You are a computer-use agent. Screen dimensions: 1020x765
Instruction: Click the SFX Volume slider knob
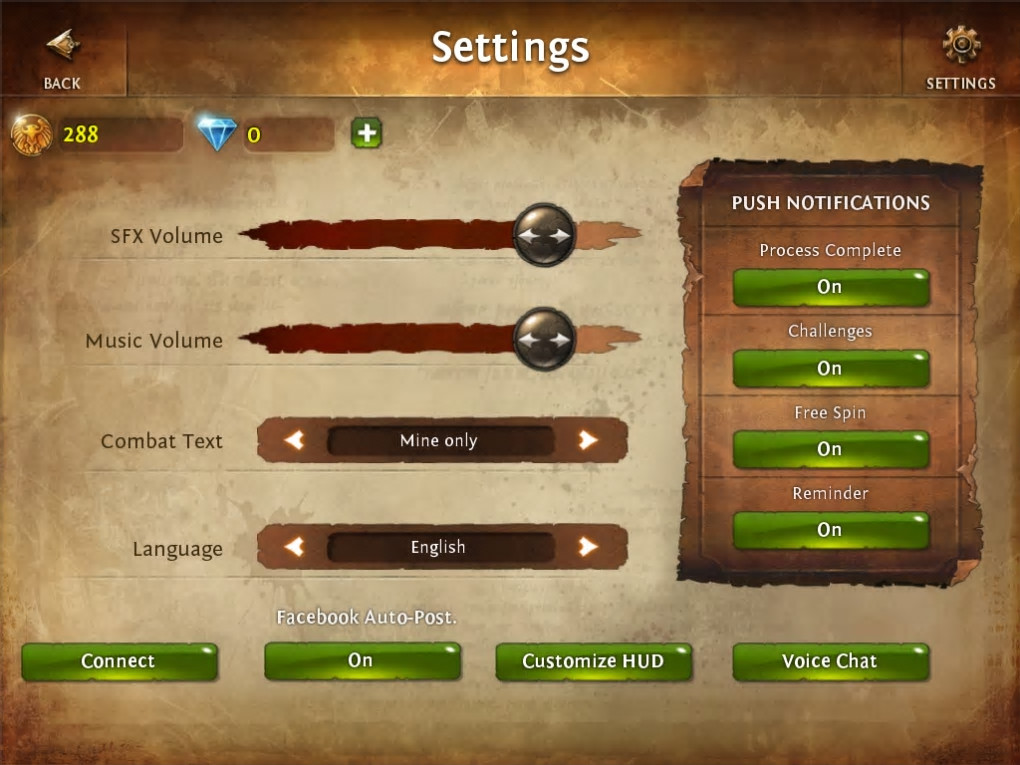click(x=544, y=235)
